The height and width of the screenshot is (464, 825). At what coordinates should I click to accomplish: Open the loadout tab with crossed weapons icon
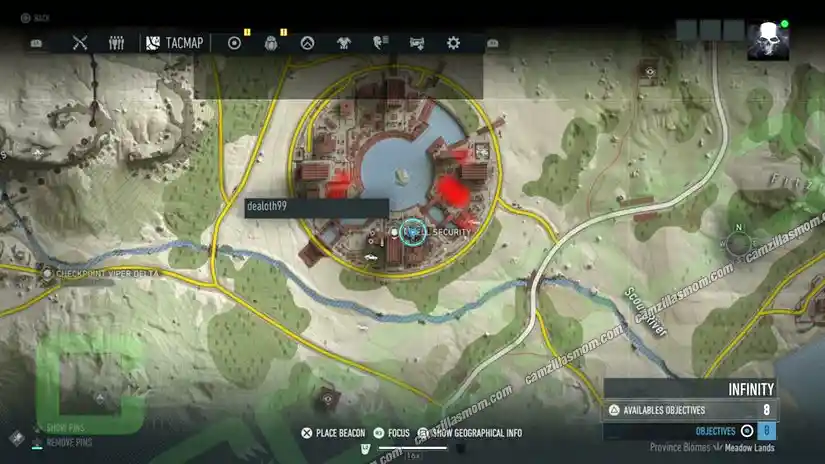81,43
